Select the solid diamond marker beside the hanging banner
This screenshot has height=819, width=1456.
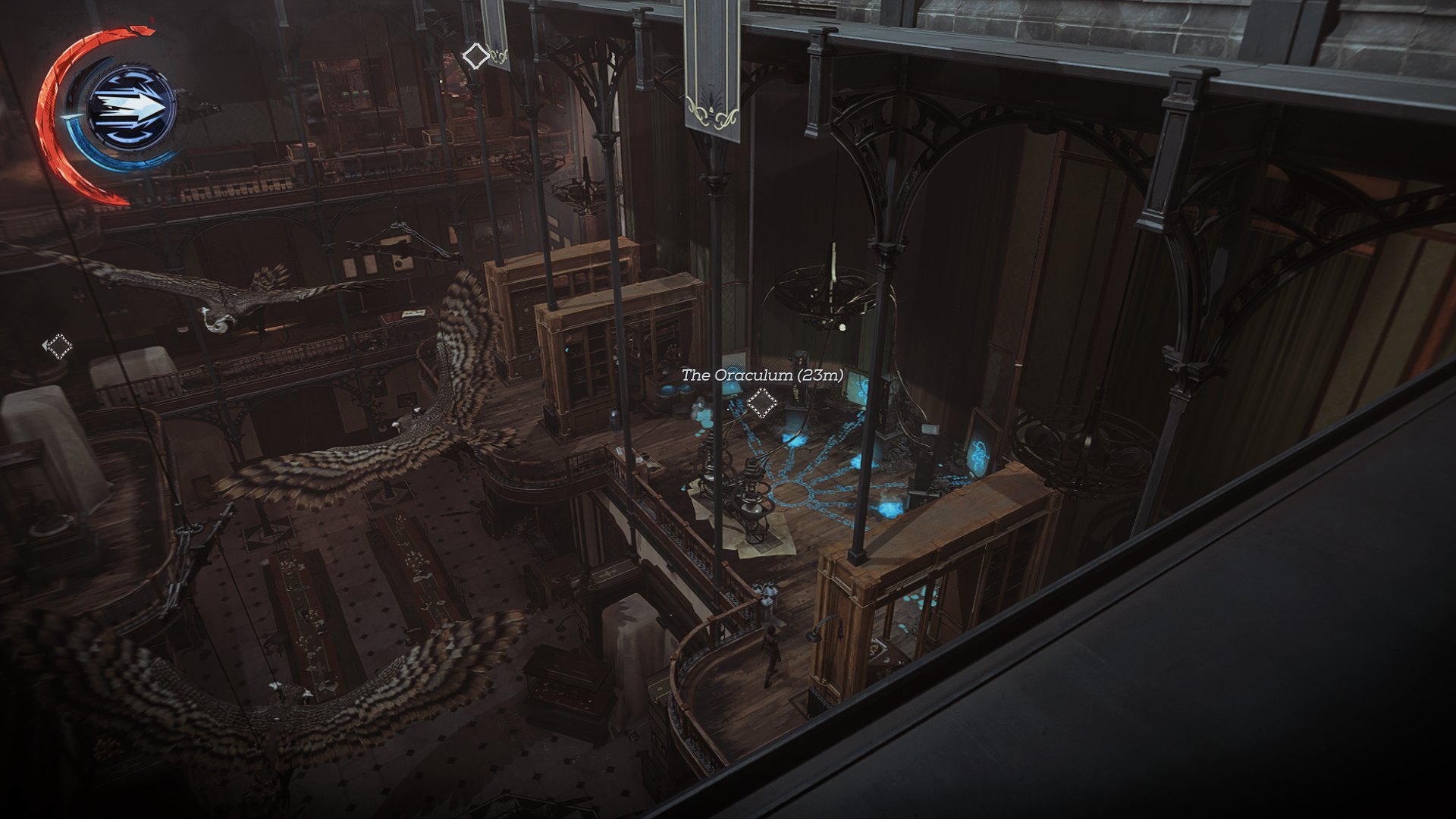[x=475, y=55]
